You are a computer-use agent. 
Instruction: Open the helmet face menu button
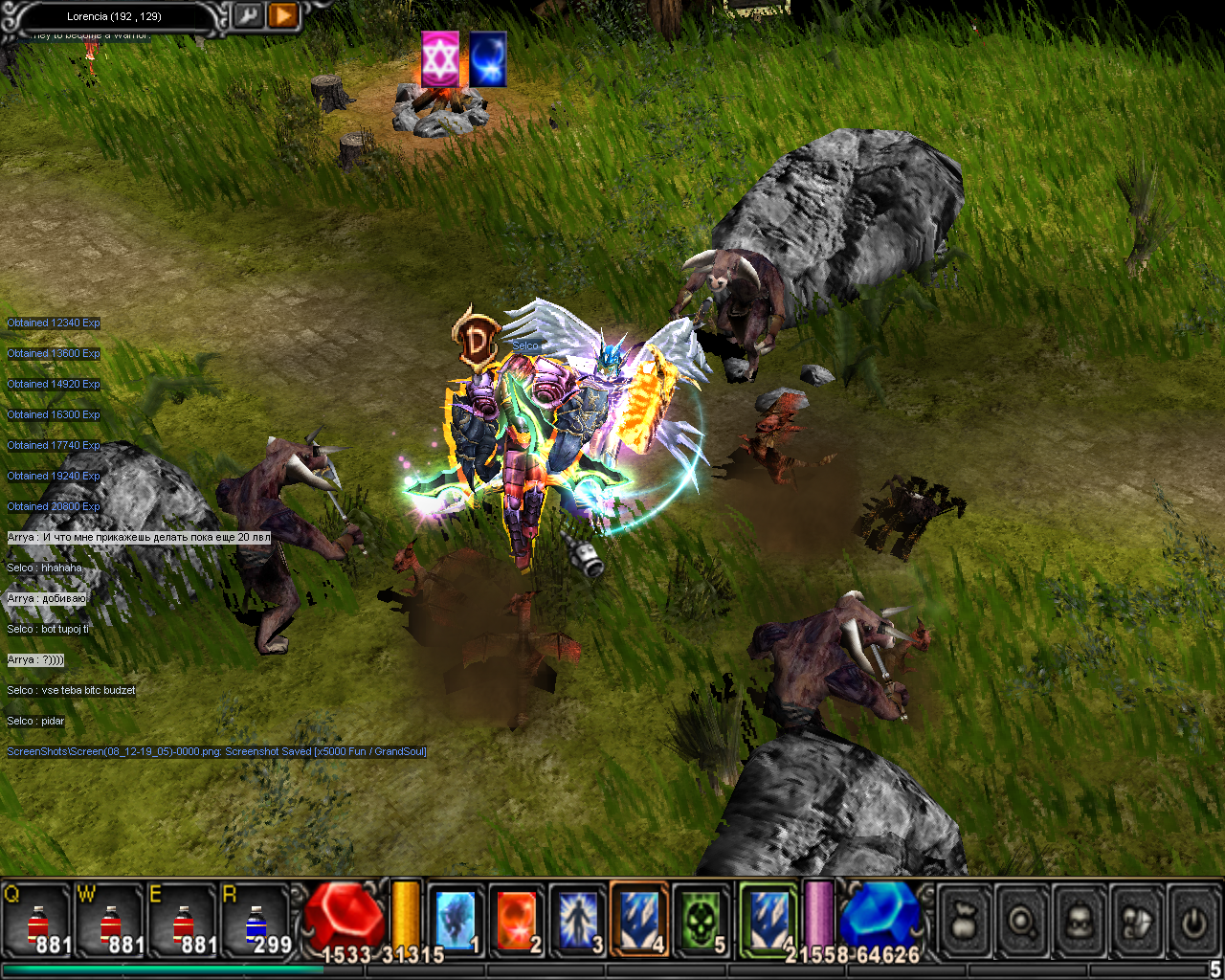coord(1079,922)
